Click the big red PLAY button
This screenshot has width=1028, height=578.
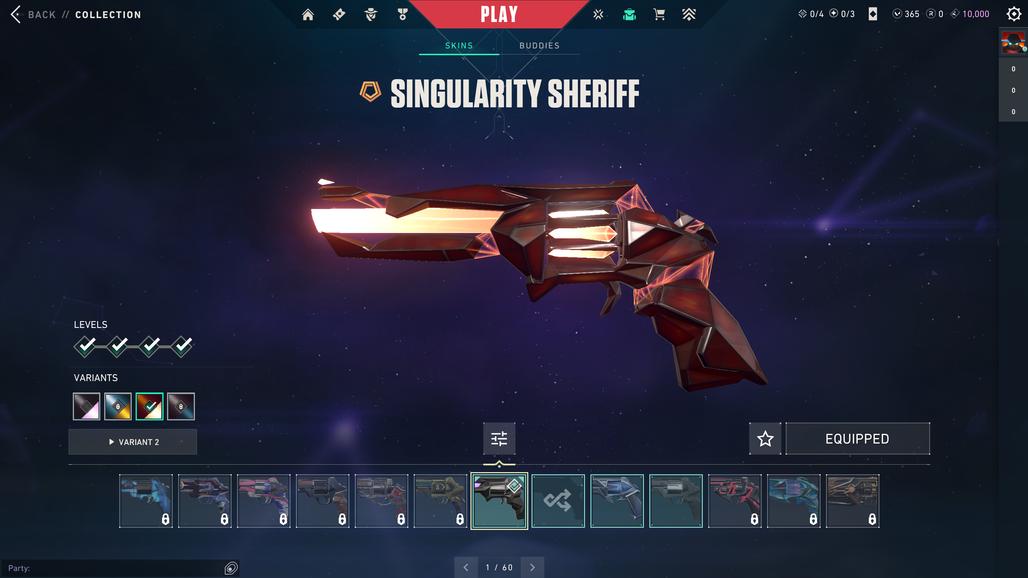point(499,14)
